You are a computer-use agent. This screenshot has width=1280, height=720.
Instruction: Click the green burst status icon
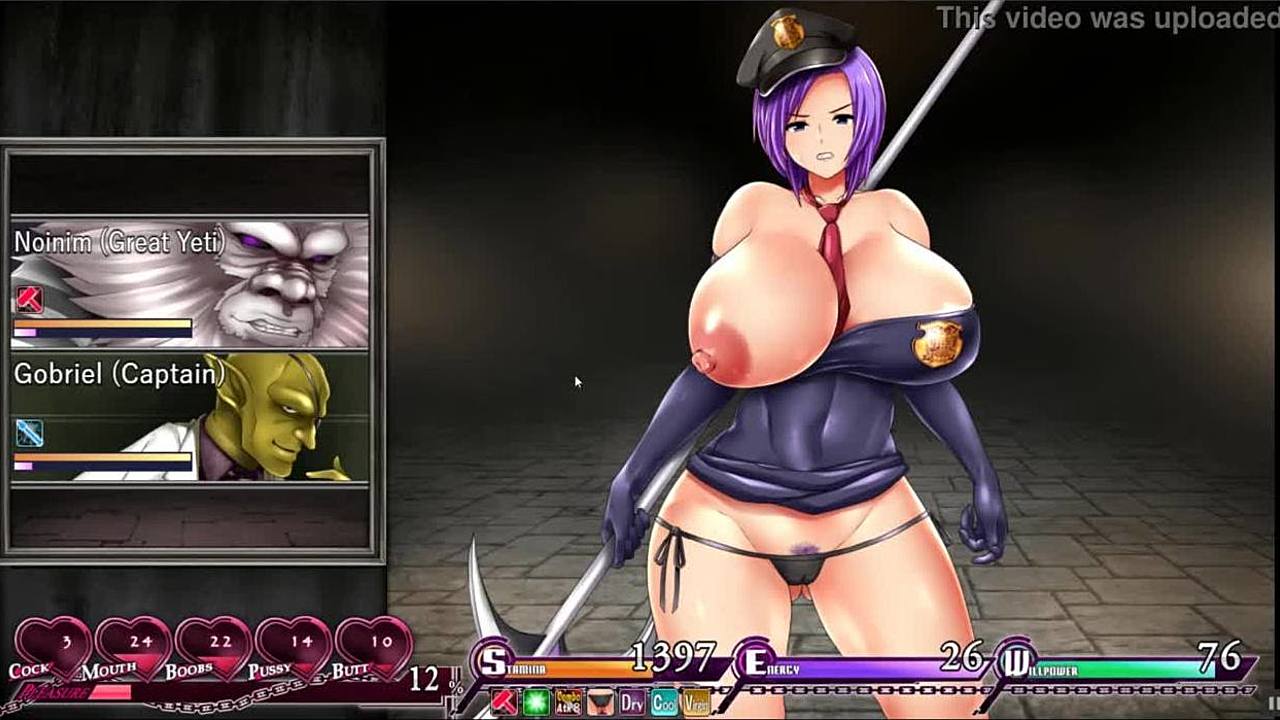click(537, 701)
